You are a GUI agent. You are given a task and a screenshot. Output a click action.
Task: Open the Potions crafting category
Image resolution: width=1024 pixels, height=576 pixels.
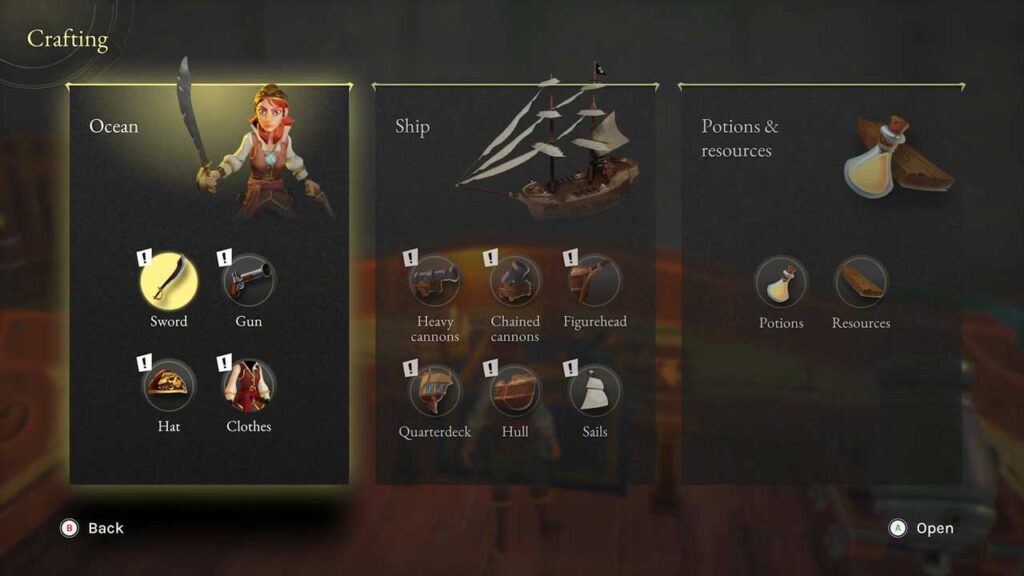click(781, 283)
